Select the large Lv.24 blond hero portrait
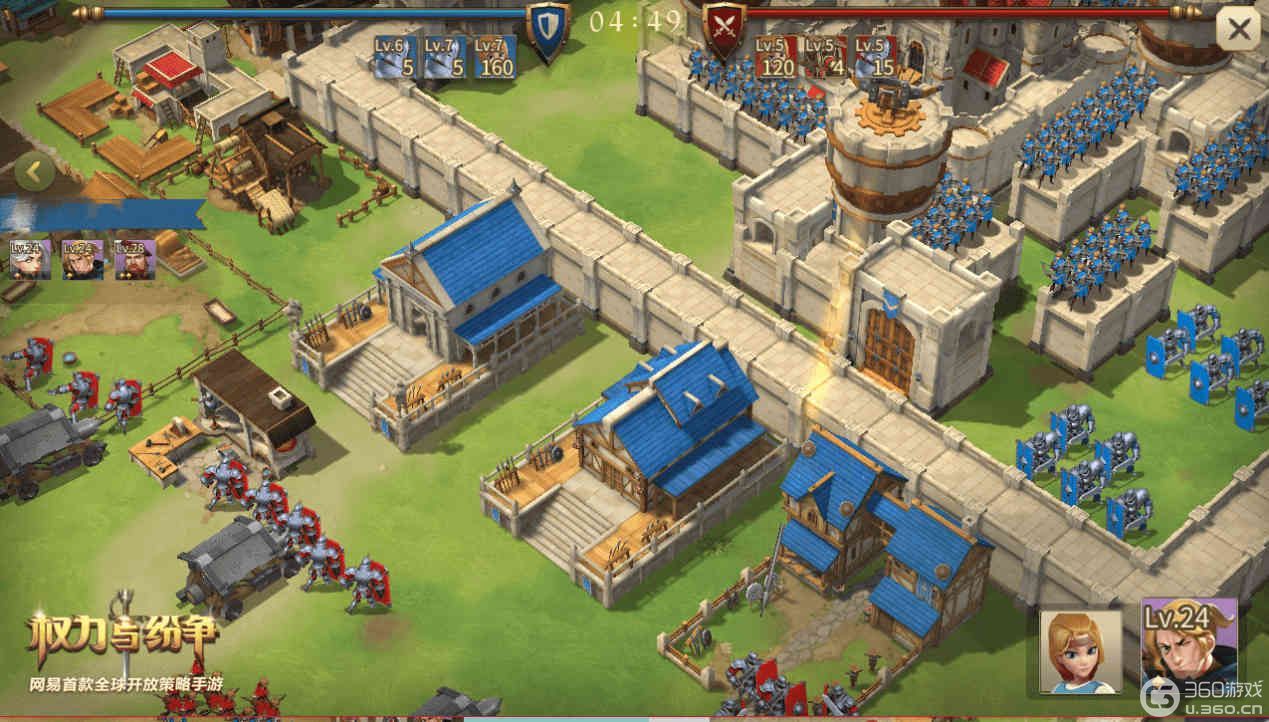The height and width of the screenshot is (722, 1269). pyautogui.click(x=1189, y=646)
